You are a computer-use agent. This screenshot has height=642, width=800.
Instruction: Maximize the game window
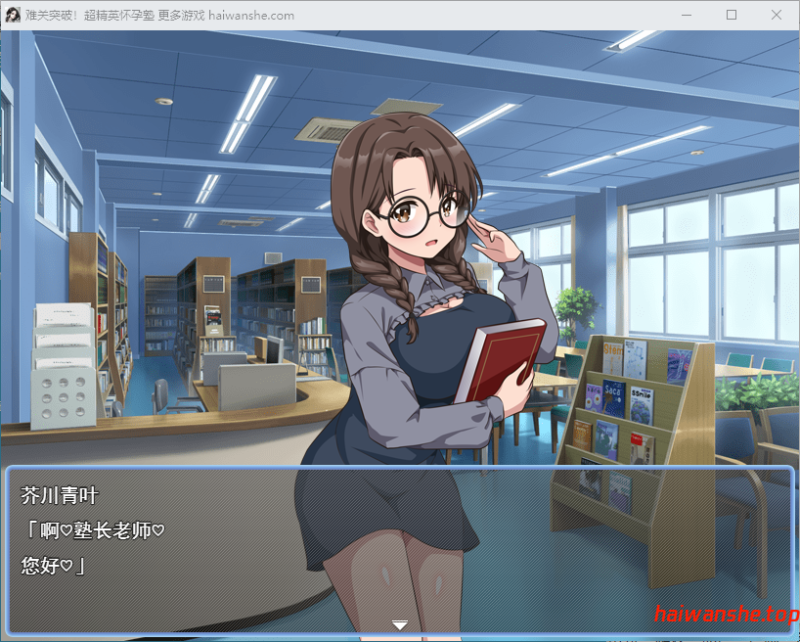pyautogui.click(x=731, y=15)
